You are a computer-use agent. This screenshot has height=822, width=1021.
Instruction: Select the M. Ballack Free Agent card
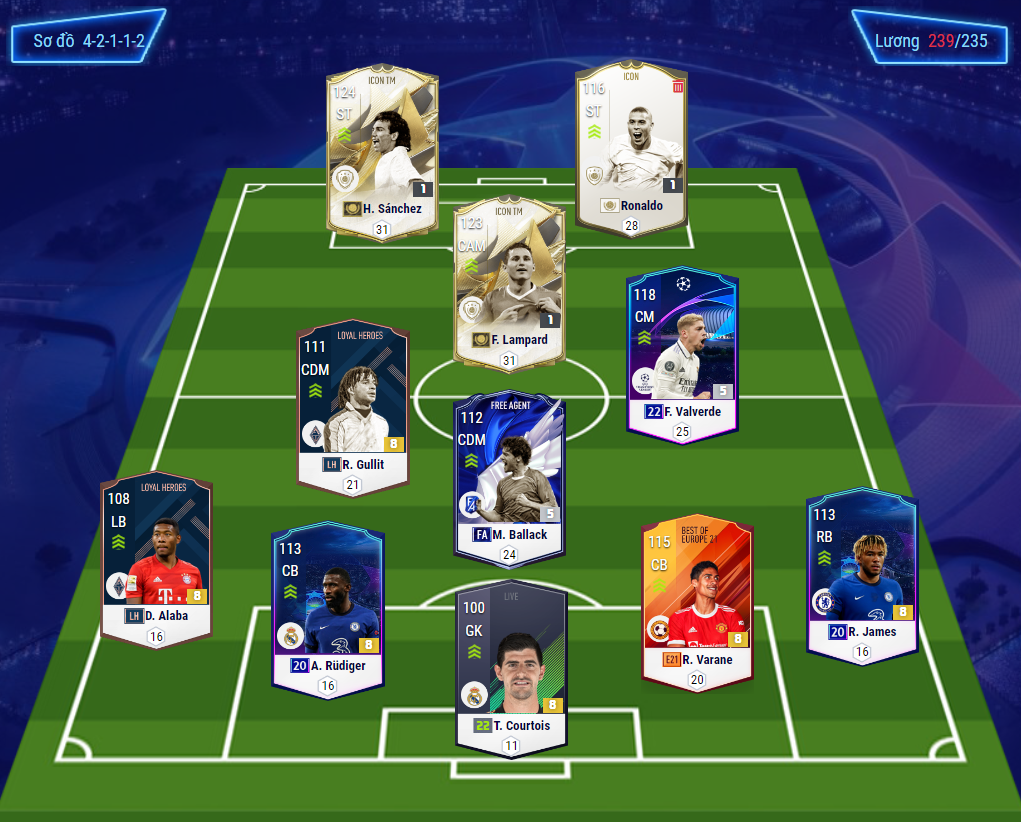point(509,475)
